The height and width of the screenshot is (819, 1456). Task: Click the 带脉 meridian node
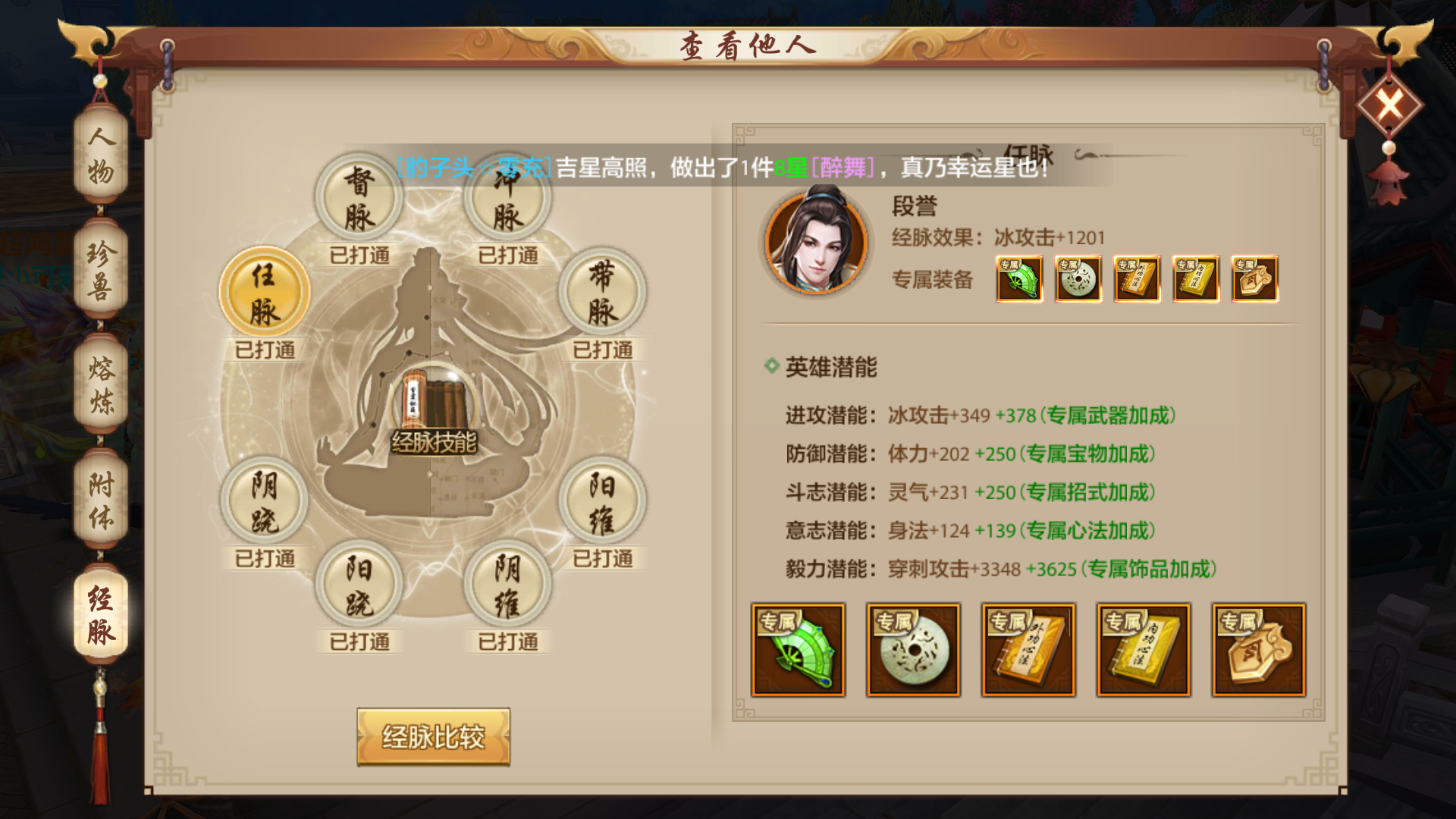[x=602, y=293]
